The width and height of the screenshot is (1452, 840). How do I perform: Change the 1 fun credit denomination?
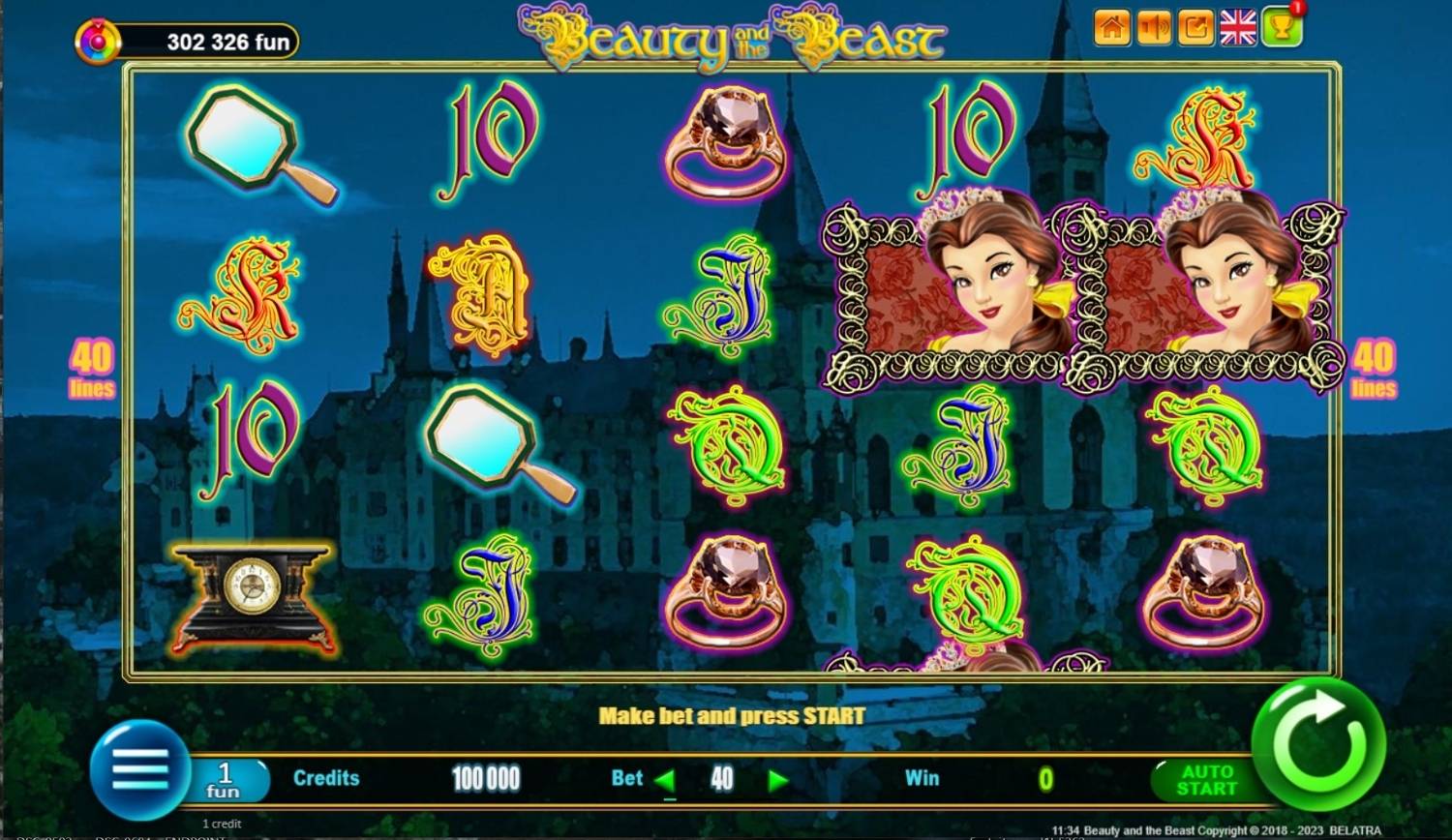[x=225, y=780]
